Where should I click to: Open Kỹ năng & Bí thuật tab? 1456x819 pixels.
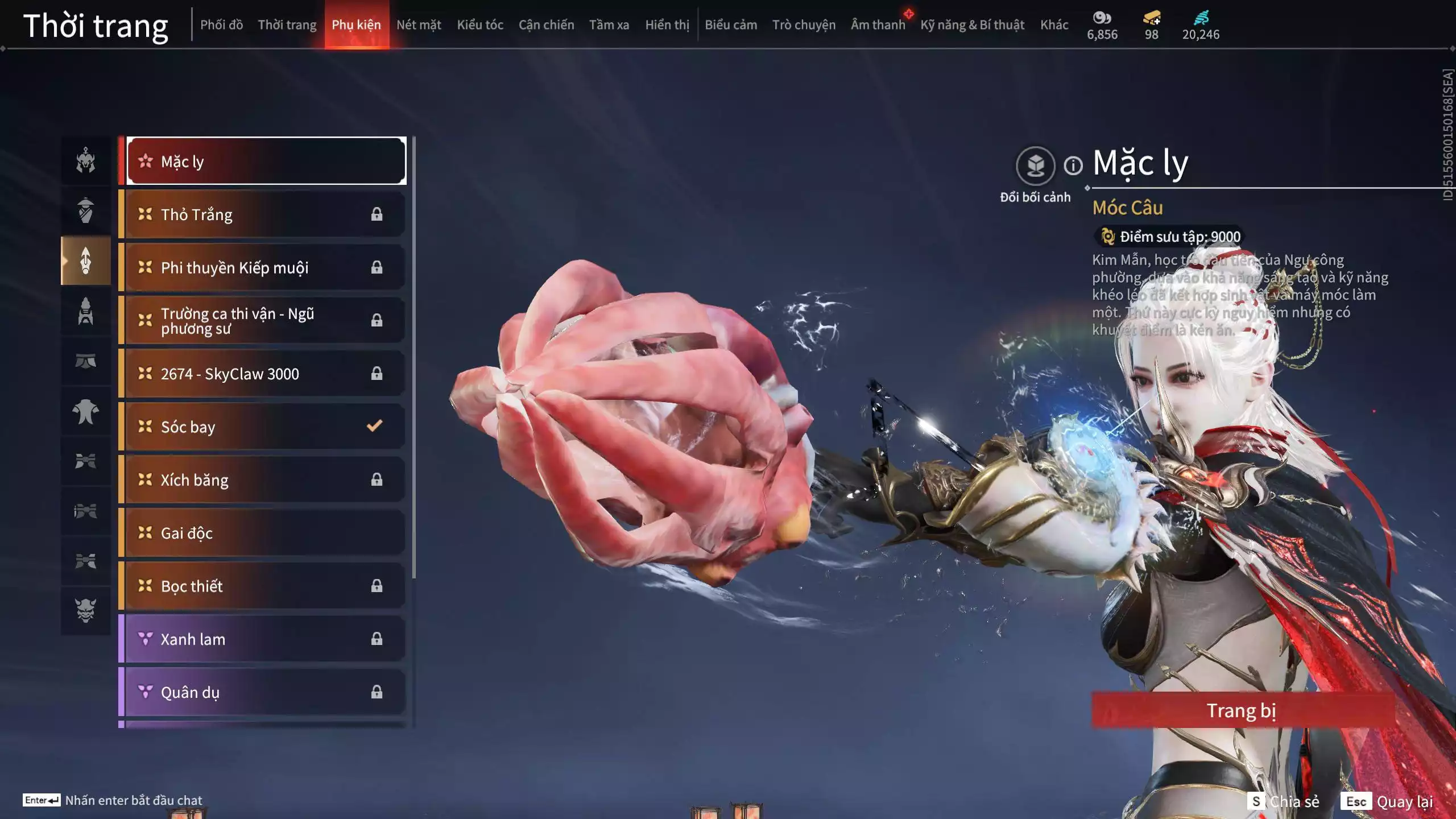tap(972, 25)
